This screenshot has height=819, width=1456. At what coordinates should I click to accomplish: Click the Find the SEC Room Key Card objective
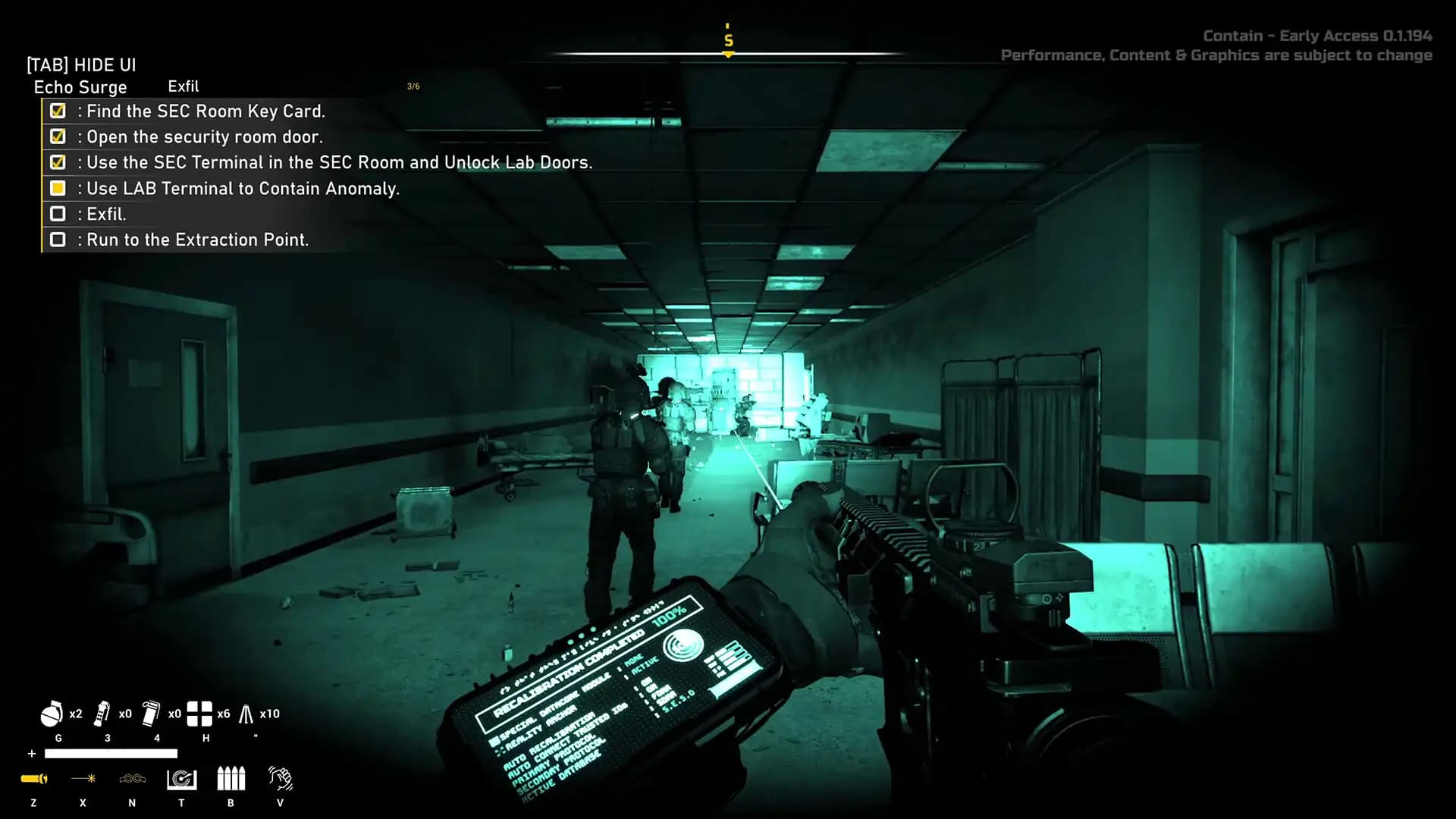tap(206, 111)
